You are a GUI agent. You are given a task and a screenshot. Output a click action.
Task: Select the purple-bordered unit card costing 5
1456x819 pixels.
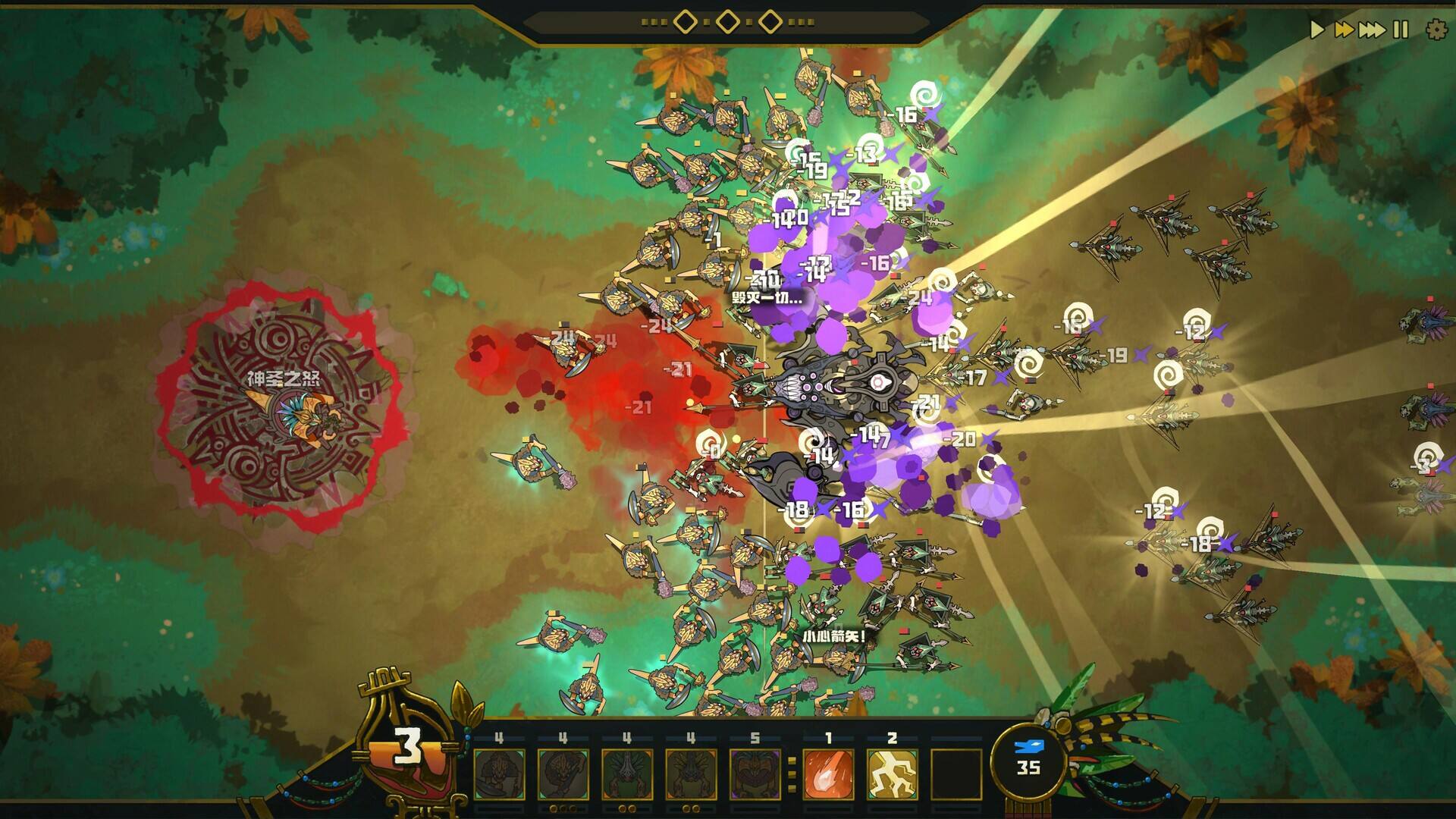click(755, 773)
